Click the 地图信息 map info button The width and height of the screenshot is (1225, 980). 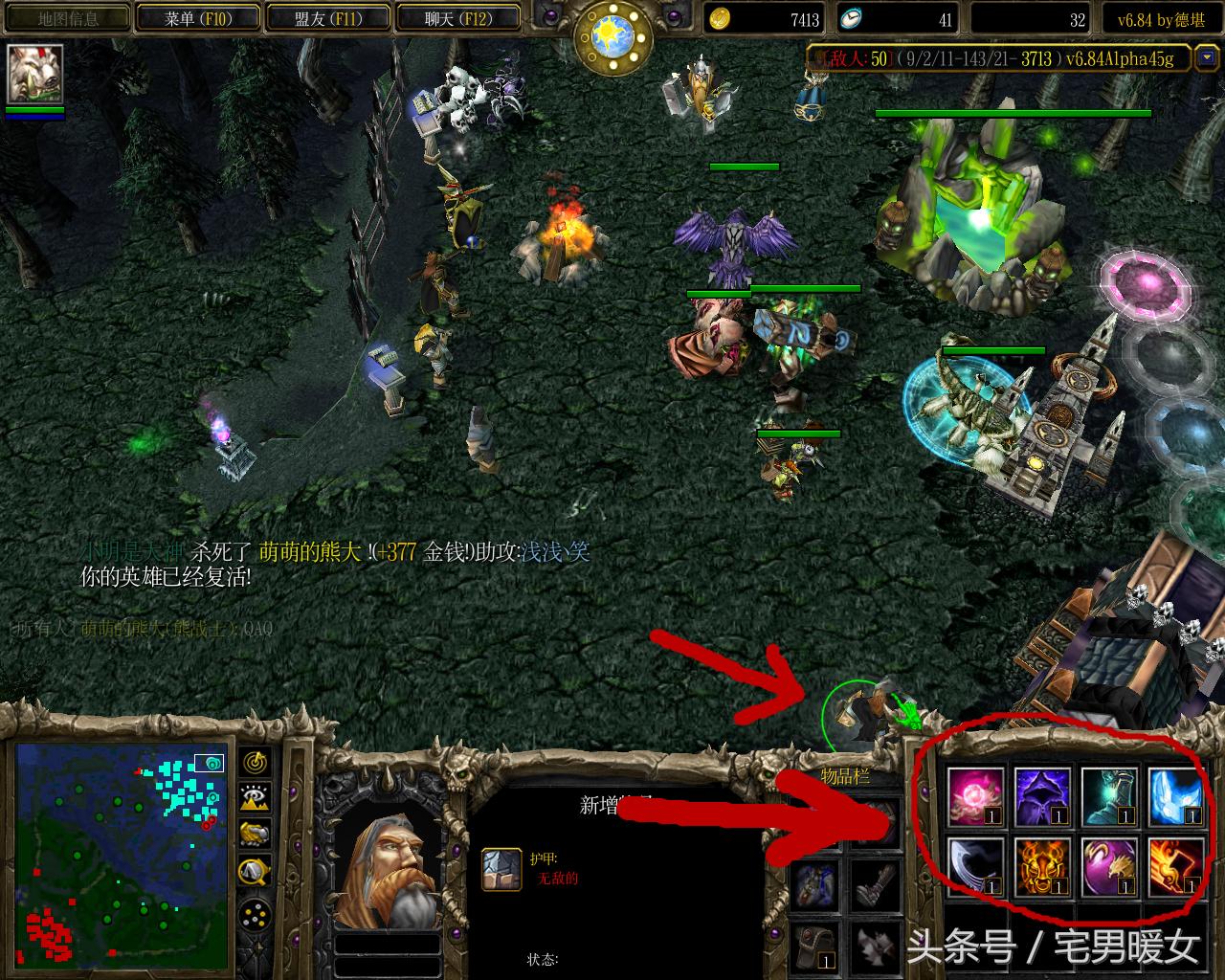67,17
